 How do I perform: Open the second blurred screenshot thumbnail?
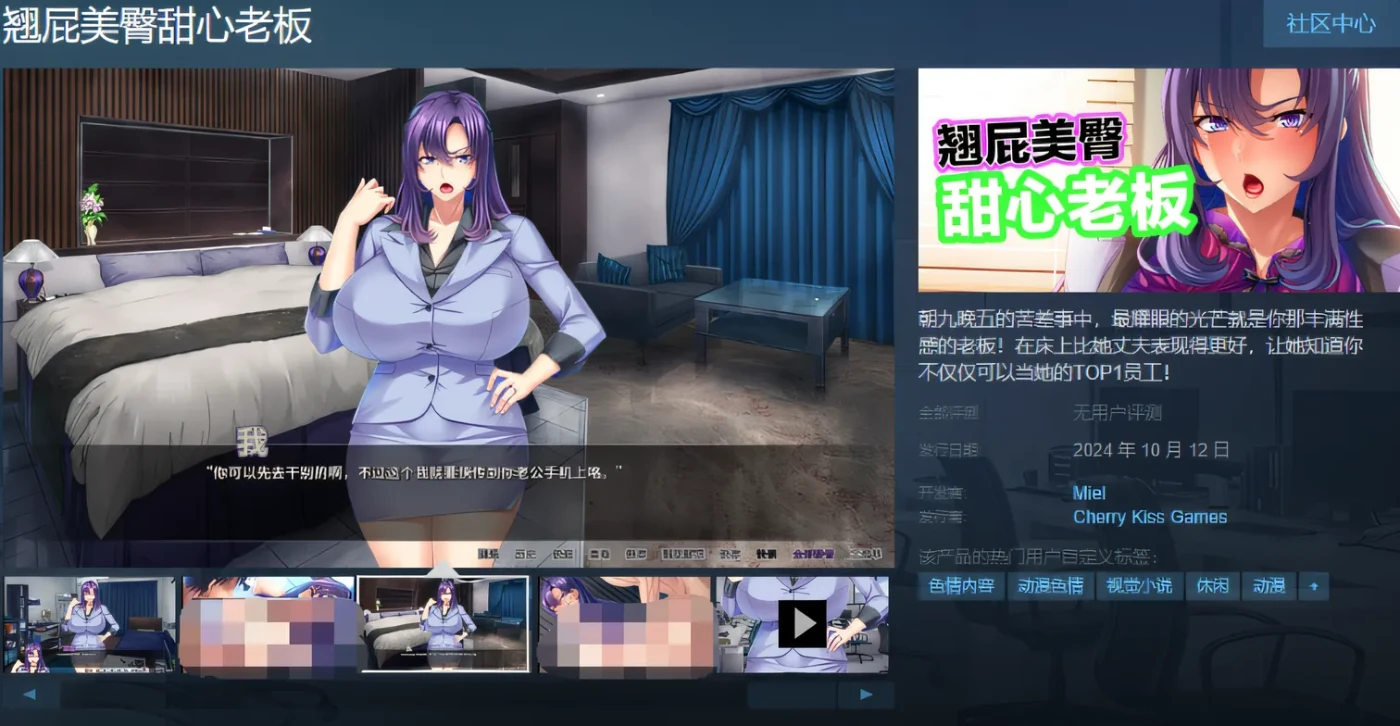click(x=268, y=625)
